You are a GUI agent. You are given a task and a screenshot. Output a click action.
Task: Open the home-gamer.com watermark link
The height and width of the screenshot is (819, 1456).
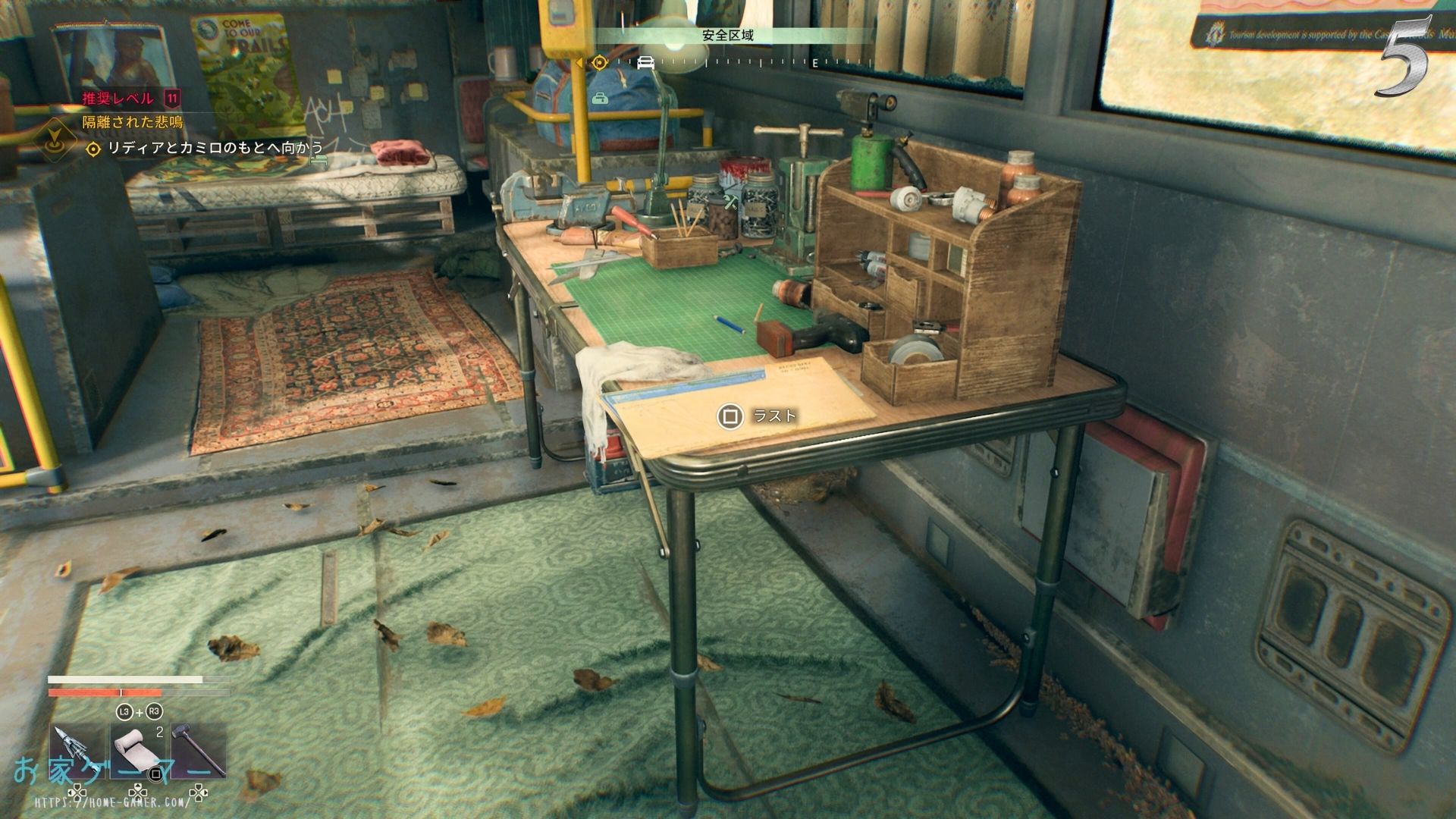pos(112,801)
